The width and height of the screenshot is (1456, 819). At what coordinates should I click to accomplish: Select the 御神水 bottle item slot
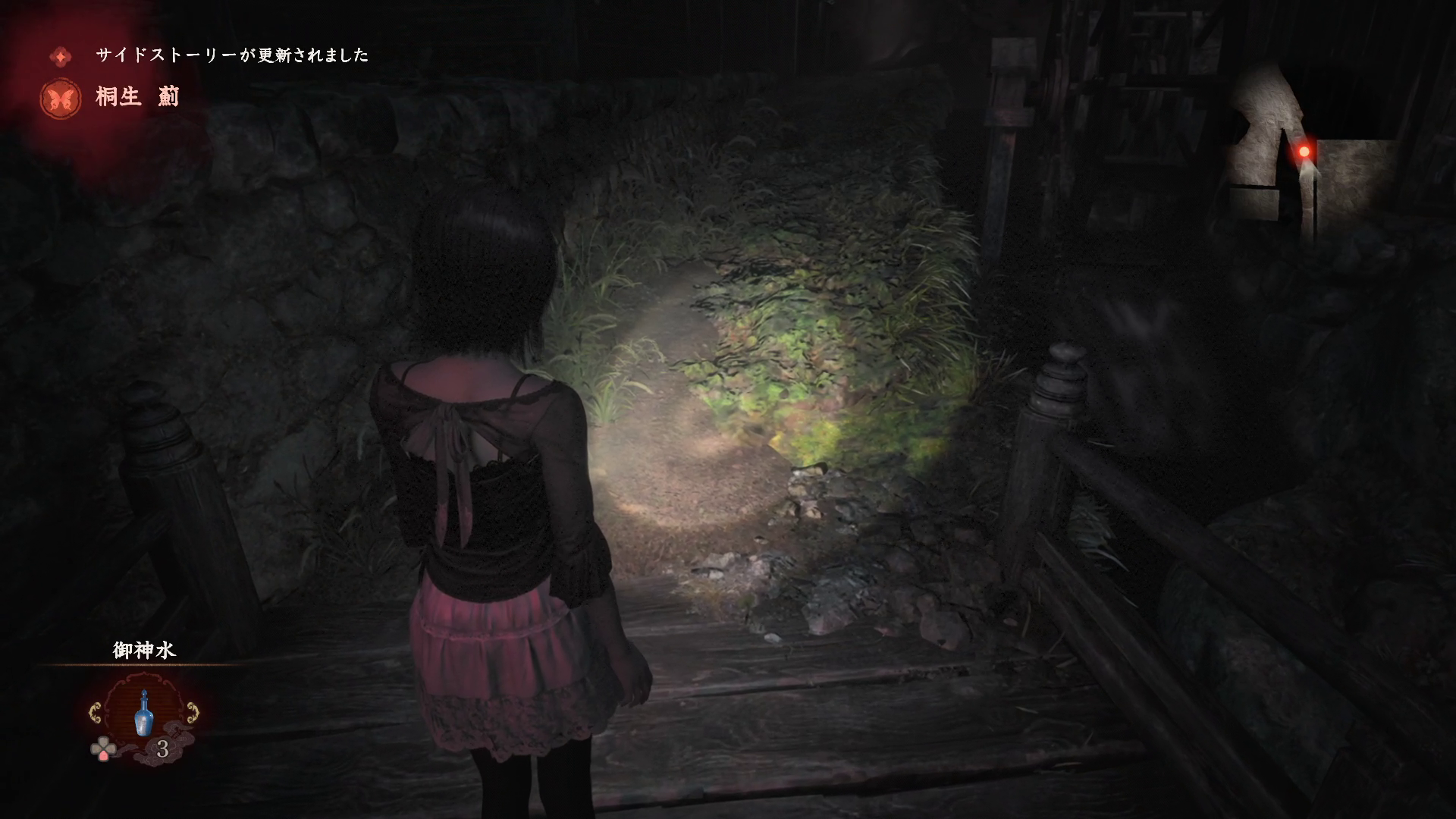point(143,714)
